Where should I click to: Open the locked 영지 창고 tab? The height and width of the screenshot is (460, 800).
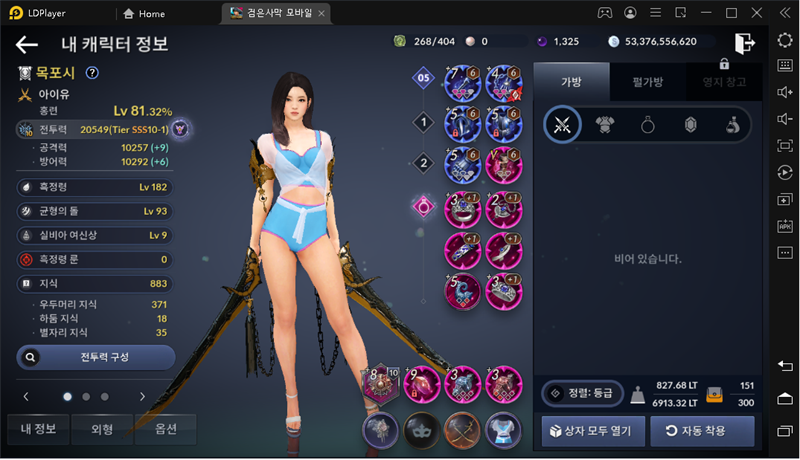(x=725, y=82)
